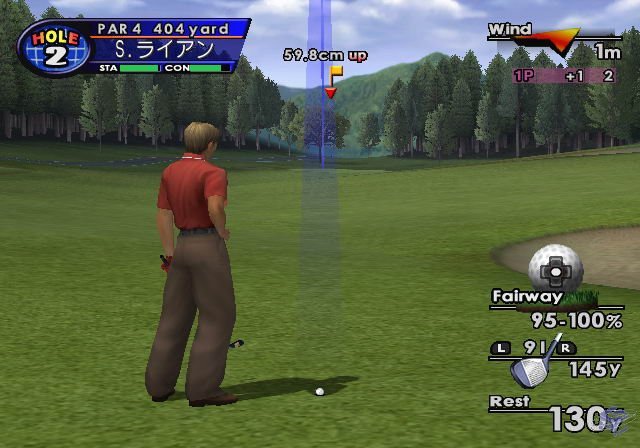Switch club with the L selector

tap(500, 348)
